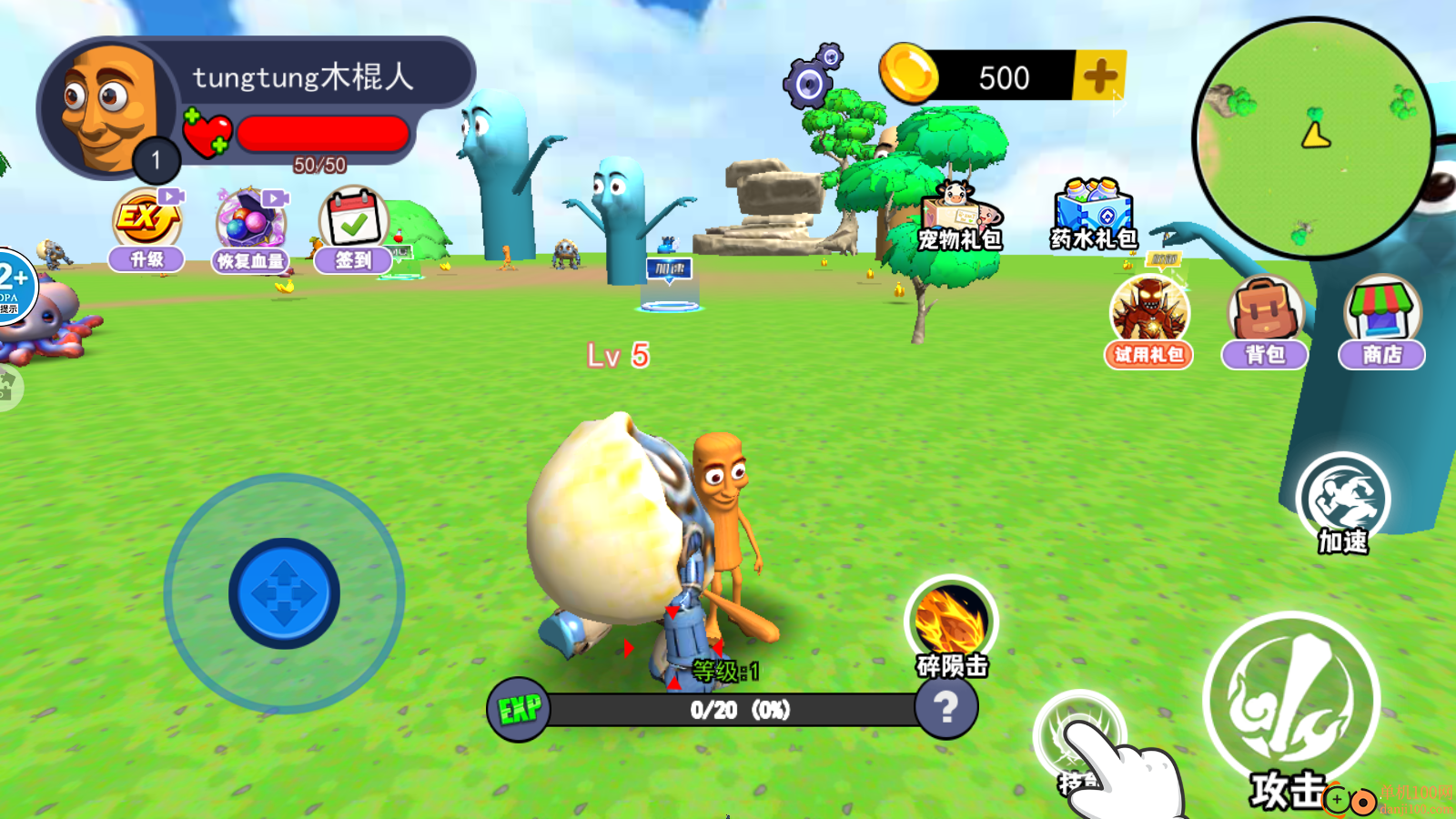Show EXP help with the question mark
Screen dimensions: 1456x819
click(946, 707)
